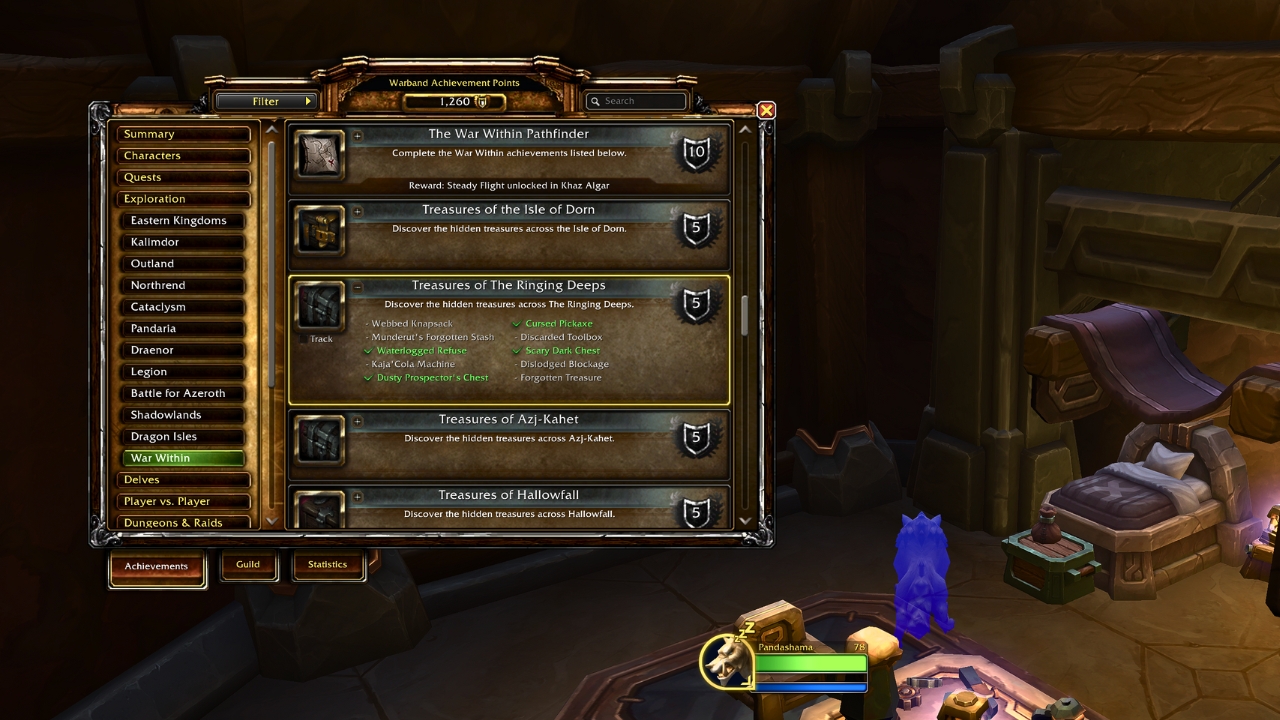Select the Summary category
Viewport: 1280px width, 720px height.
pos(184,133)
